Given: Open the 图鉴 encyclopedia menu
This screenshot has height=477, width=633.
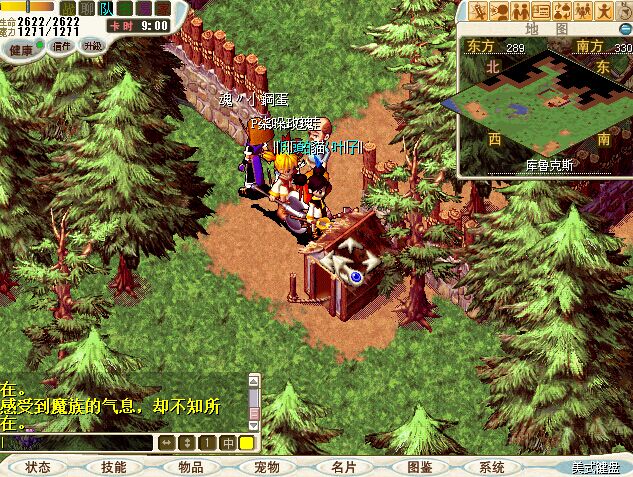Looking at the screenshot, I should [x=419, y=467].
